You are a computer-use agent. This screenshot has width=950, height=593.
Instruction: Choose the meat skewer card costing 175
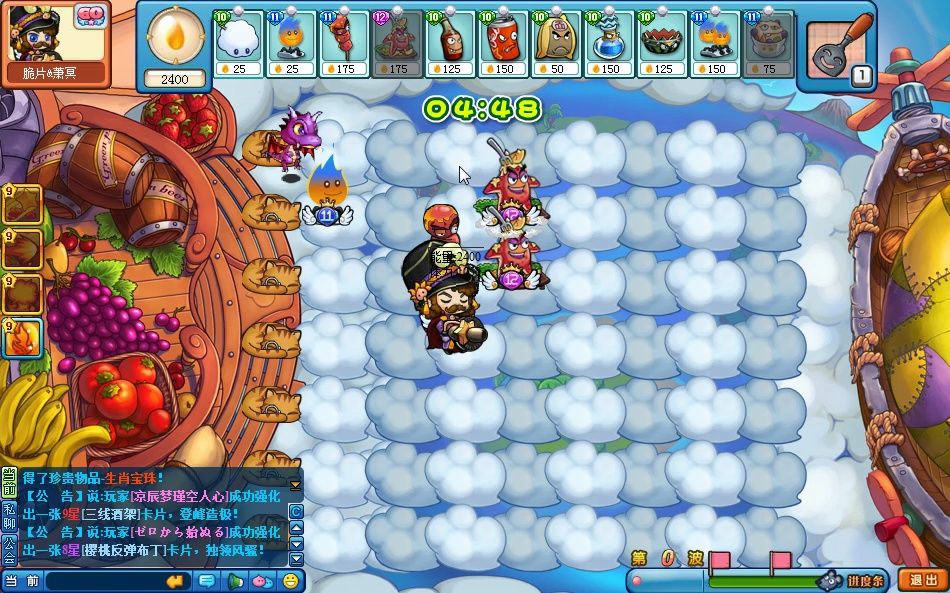[345, 44]
